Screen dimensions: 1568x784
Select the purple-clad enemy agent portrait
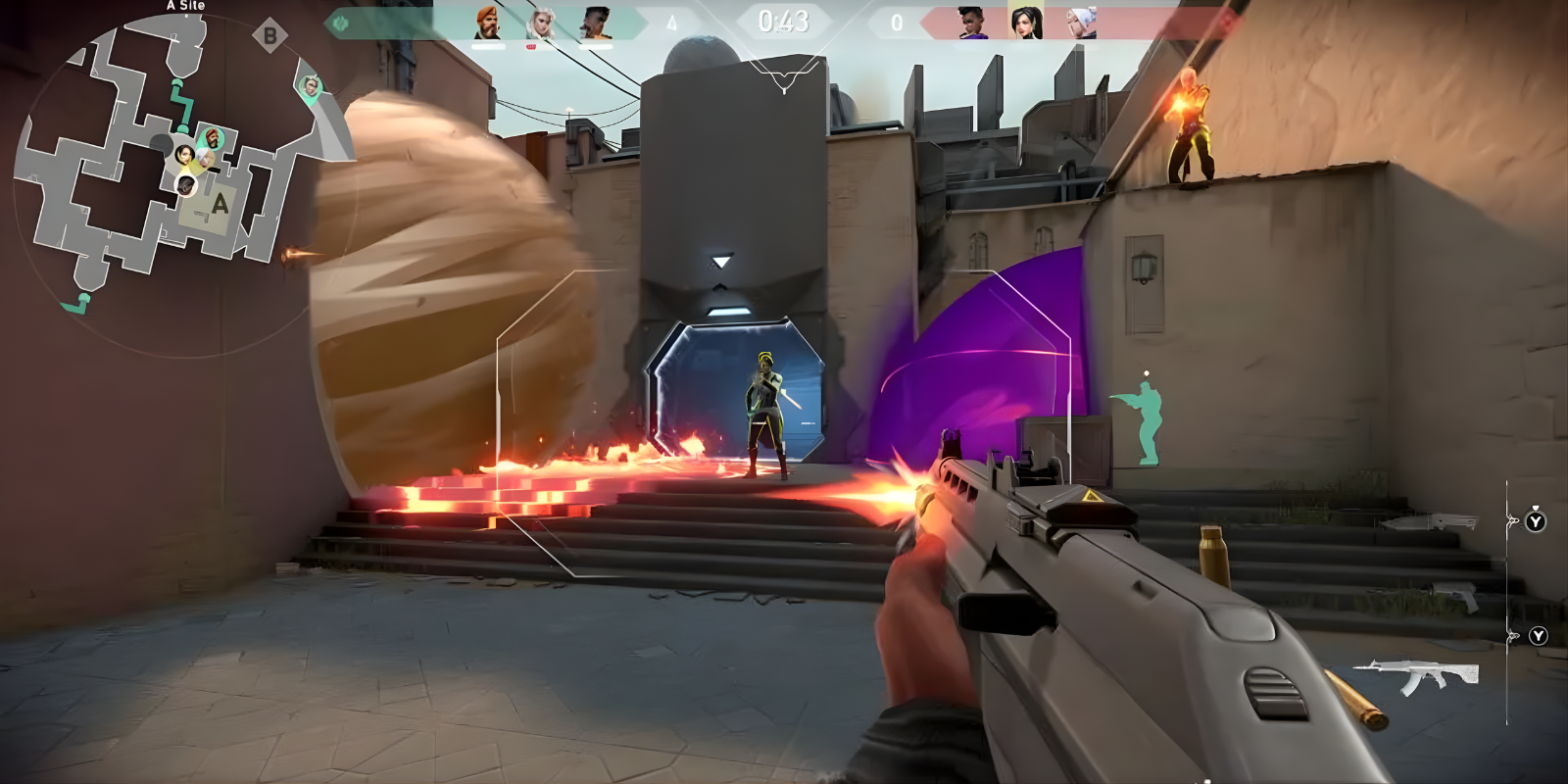973,23
